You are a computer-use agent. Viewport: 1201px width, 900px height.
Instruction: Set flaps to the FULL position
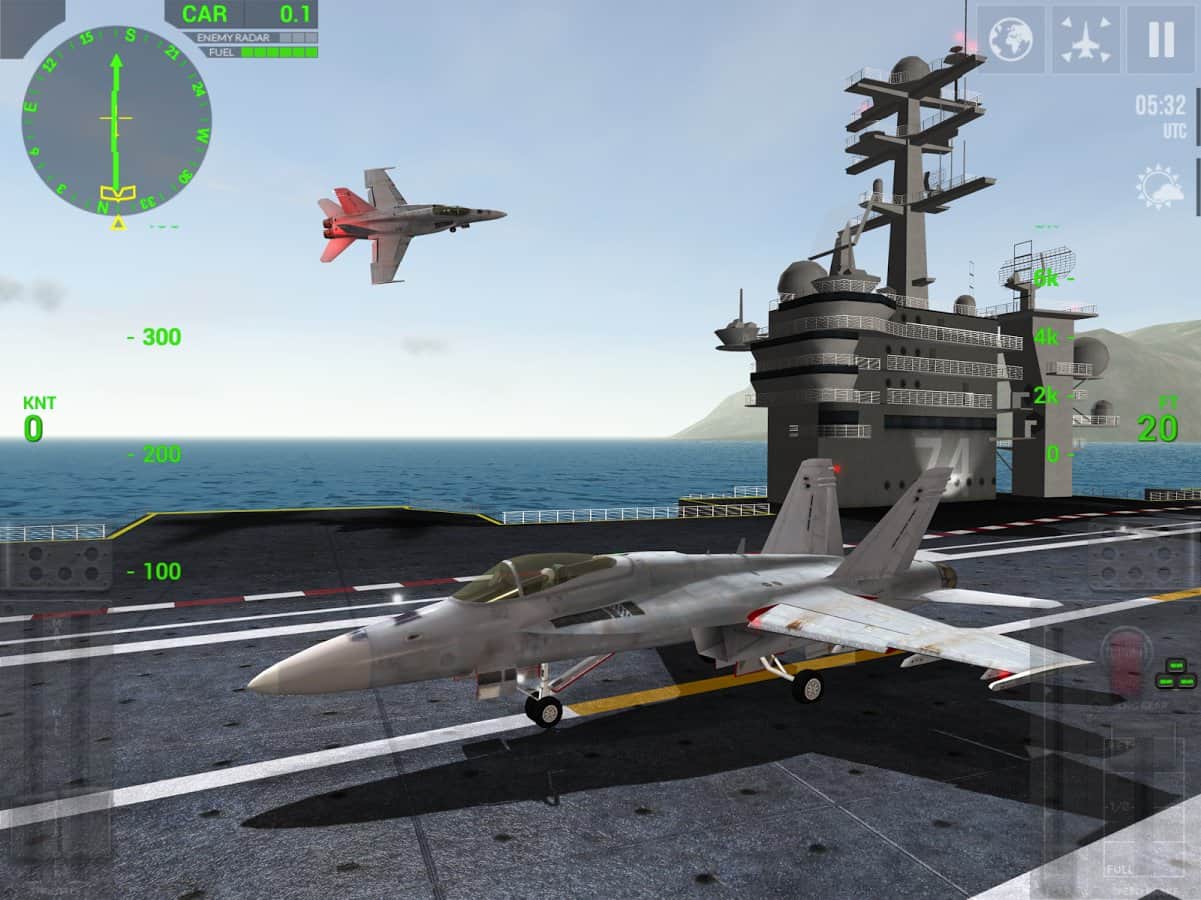1120,868
